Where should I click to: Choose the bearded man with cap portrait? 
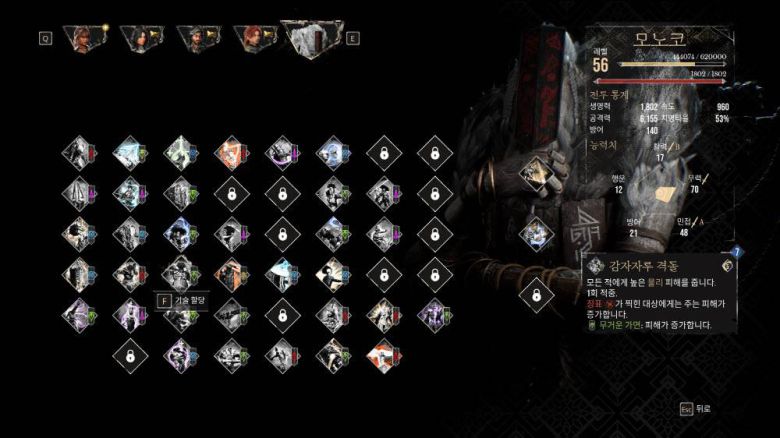click(197, 38)
